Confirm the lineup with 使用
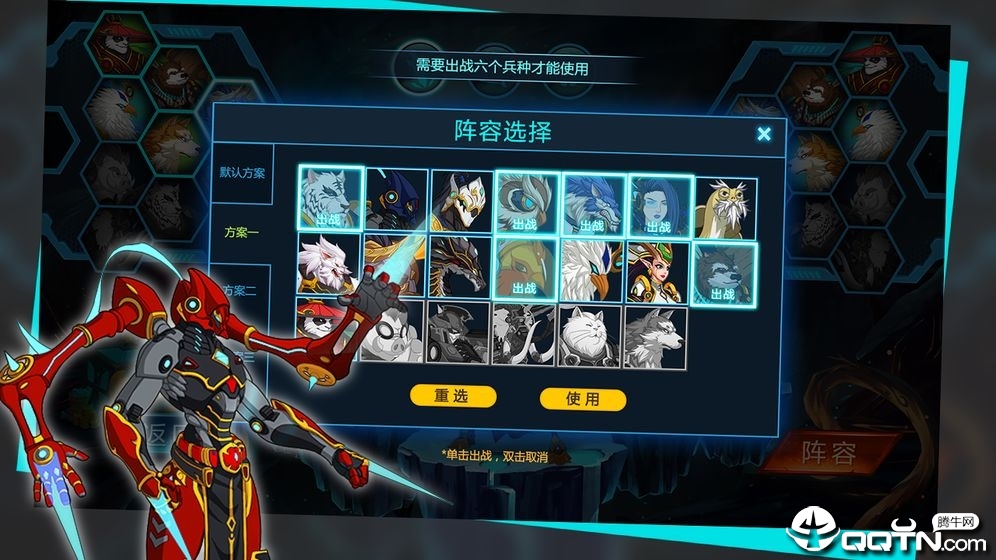The image size is (996, 560). click(583, 399)
